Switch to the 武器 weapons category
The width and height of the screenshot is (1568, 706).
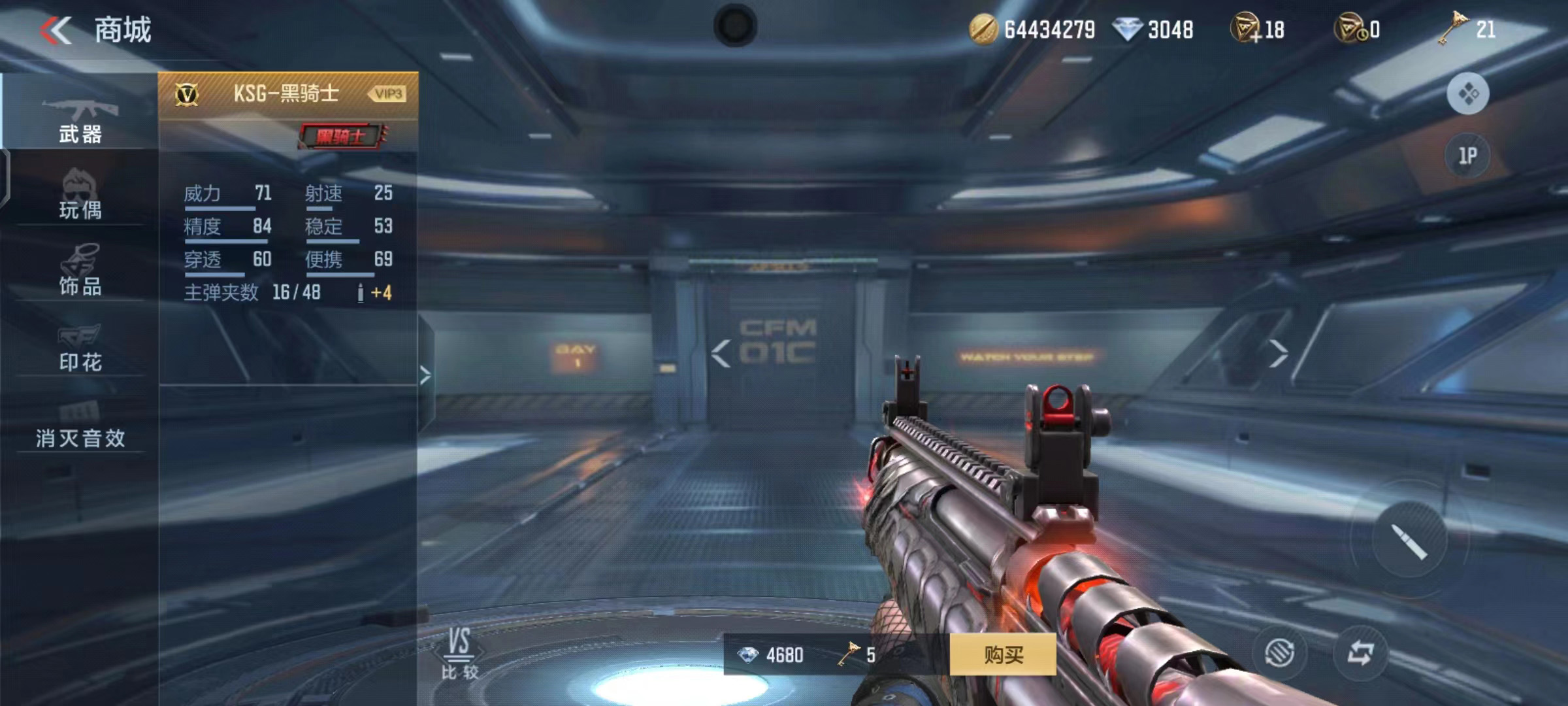(80, 121)
